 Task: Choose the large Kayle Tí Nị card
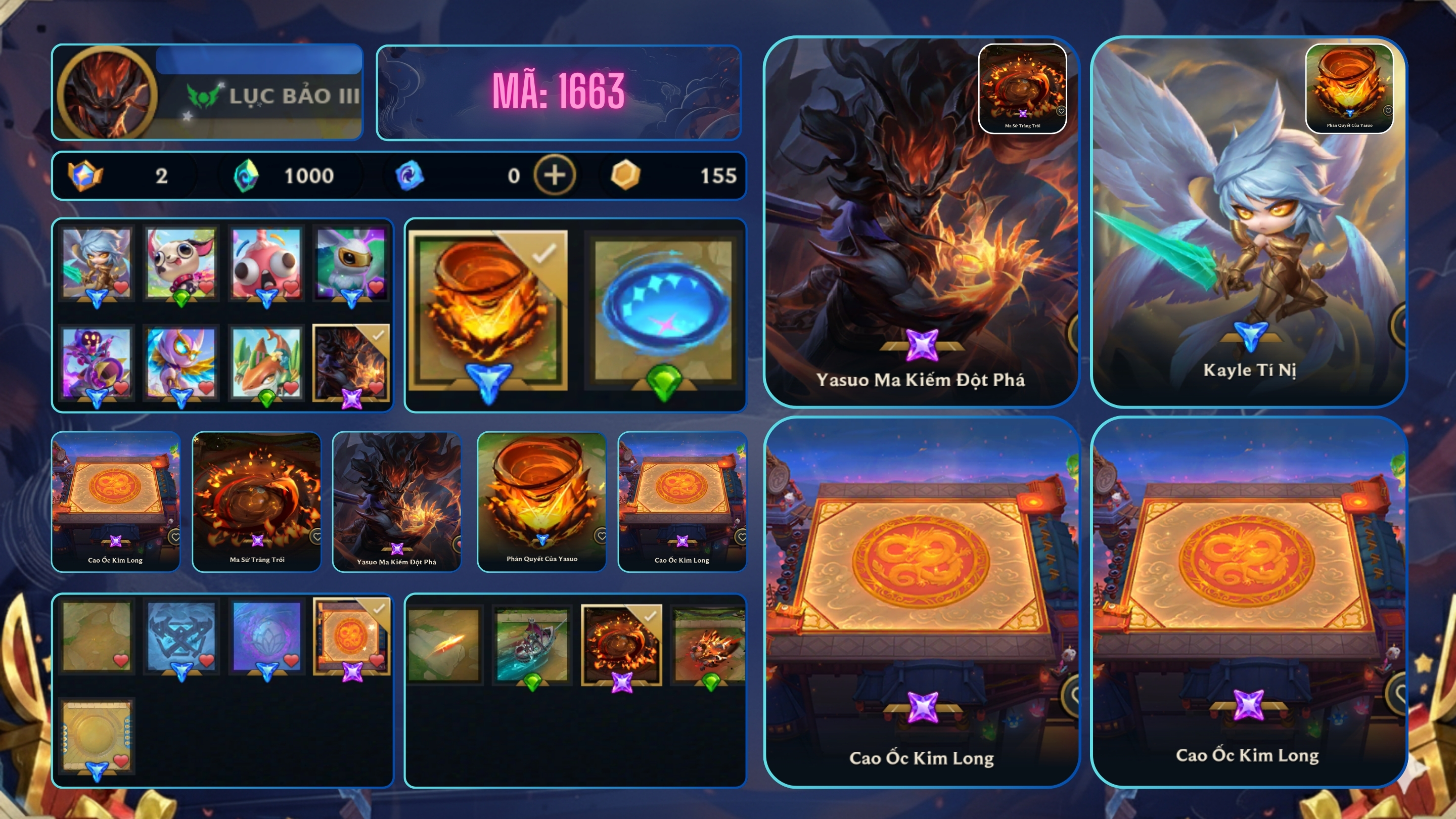pos(1248,221)
